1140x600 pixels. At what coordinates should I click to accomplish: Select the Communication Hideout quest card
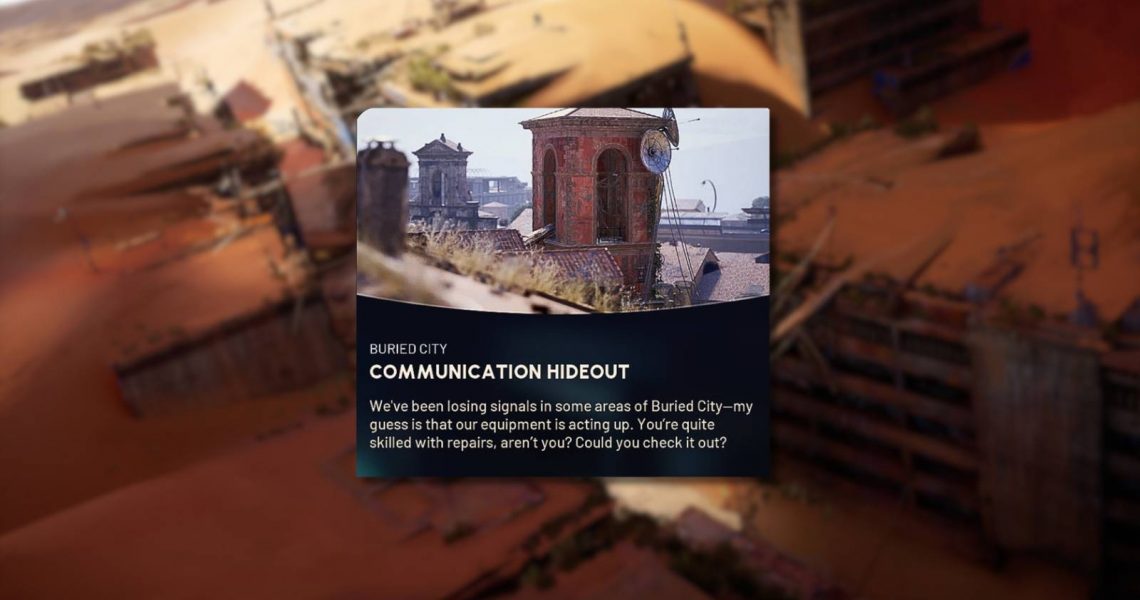[563, 292]
